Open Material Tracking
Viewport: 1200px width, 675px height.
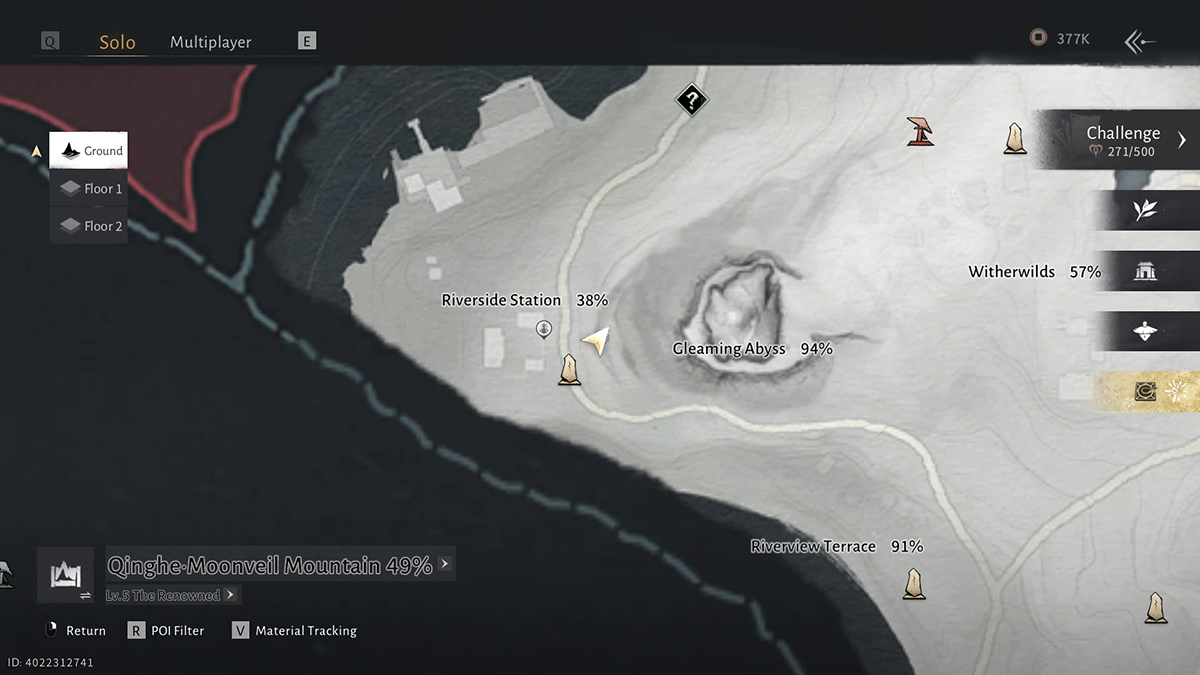click(x=295, y=631)
